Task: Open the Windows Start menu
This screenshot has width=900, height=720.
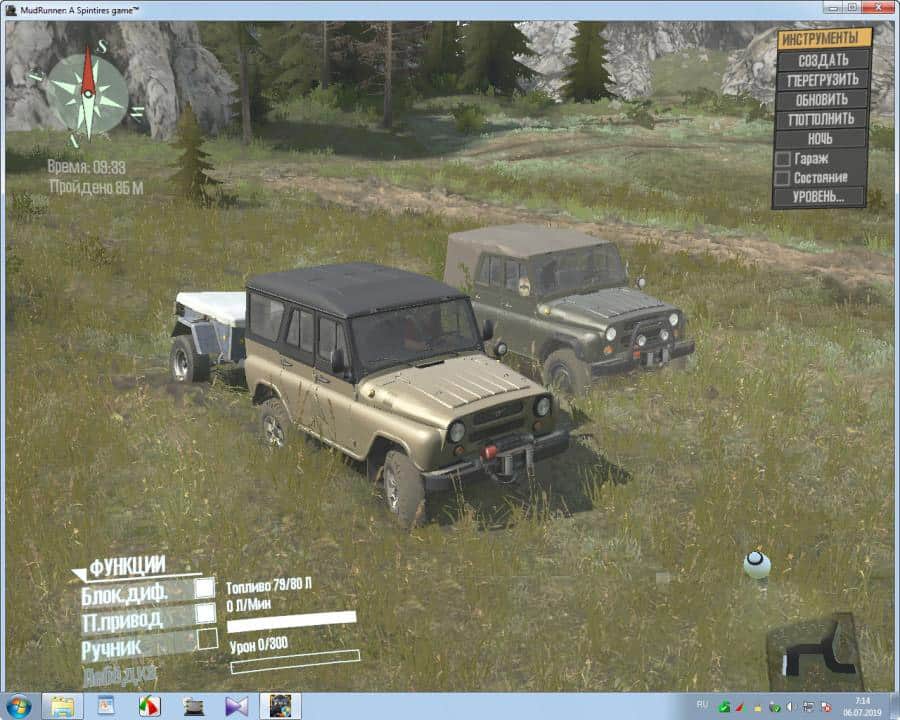Action: [x=18, y=706]
